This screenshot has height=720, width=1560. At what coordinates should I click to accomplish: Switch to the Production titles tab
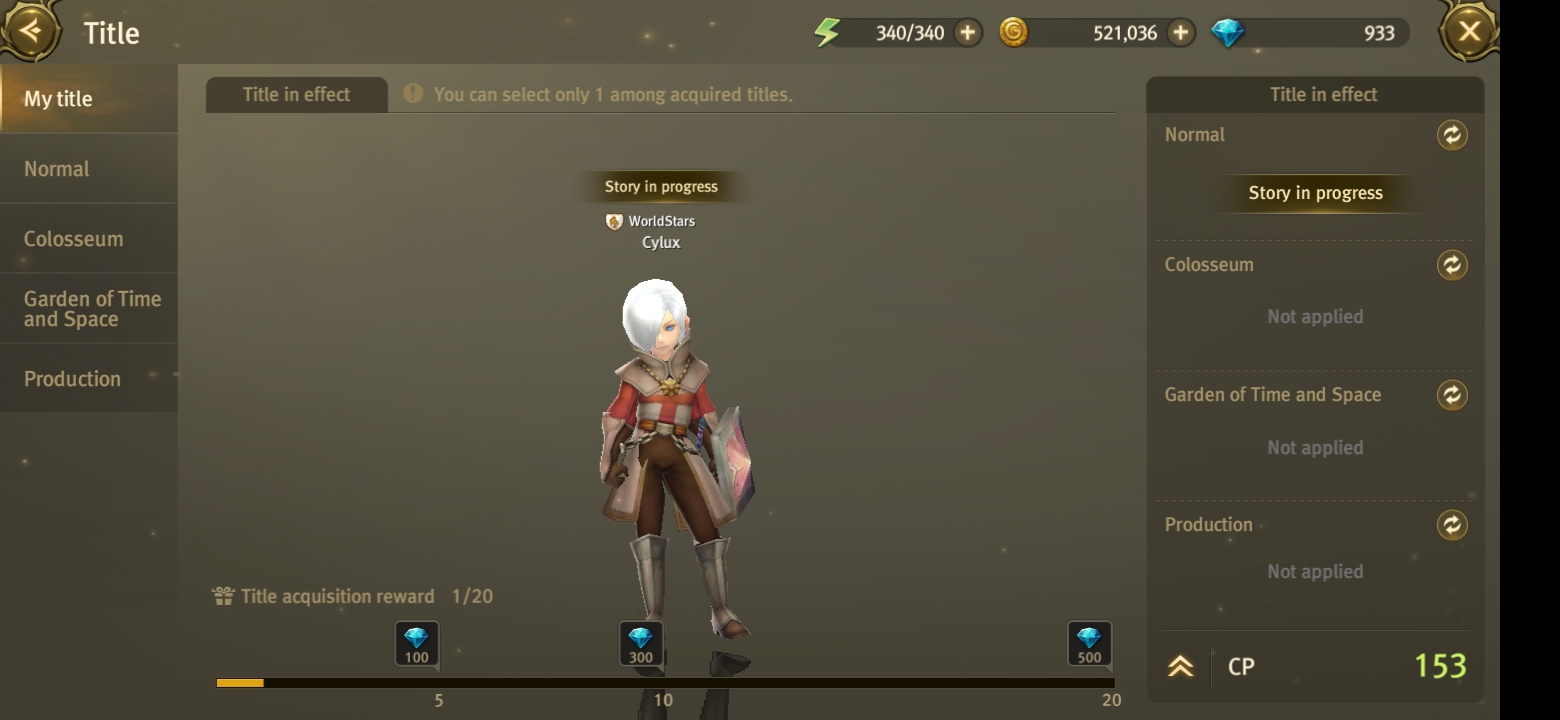(x=88, y=379)
